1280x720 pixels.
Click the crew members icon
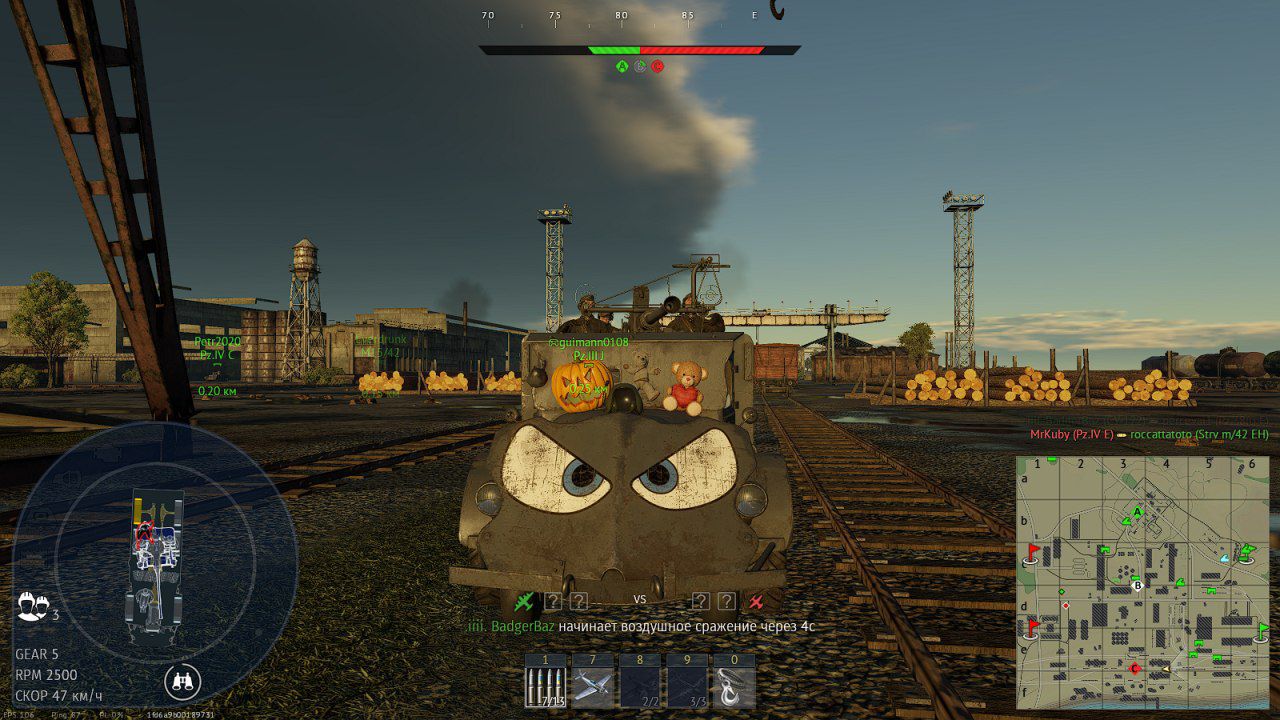(31, 606)
